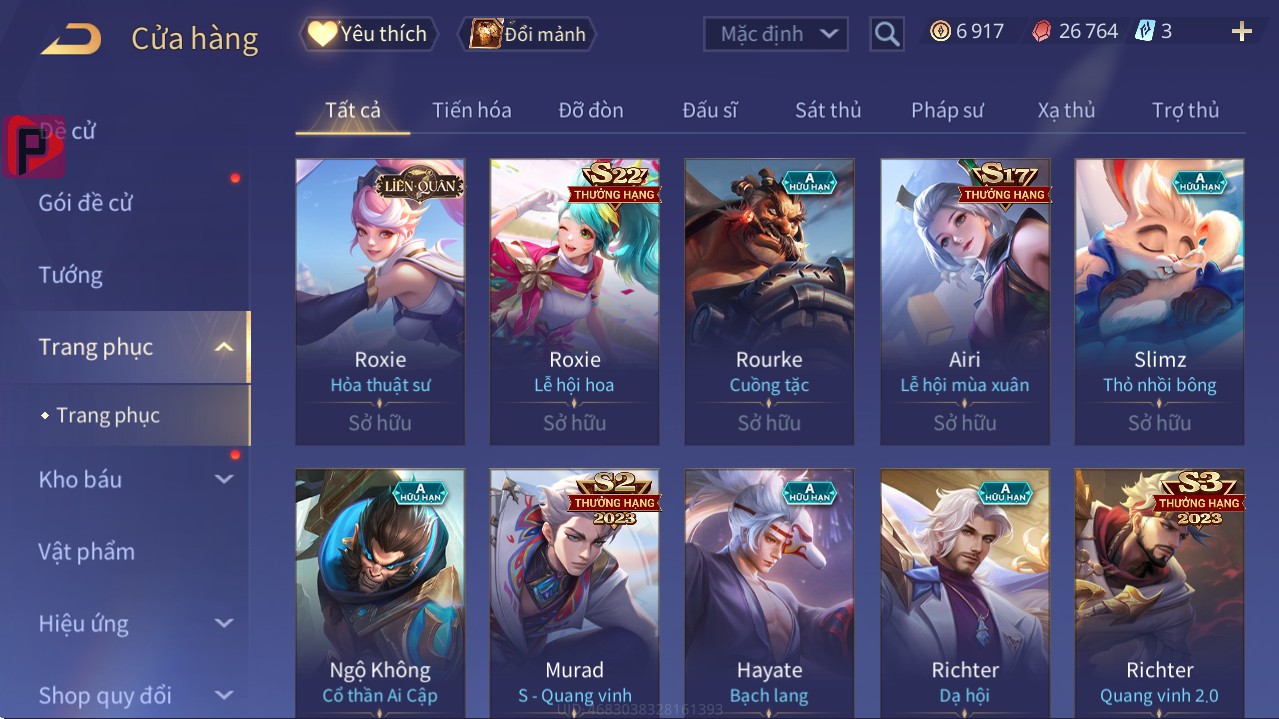Open the Xạ thủ tab
Viewport: 1279px width, 719px height.
(1066, 110)
